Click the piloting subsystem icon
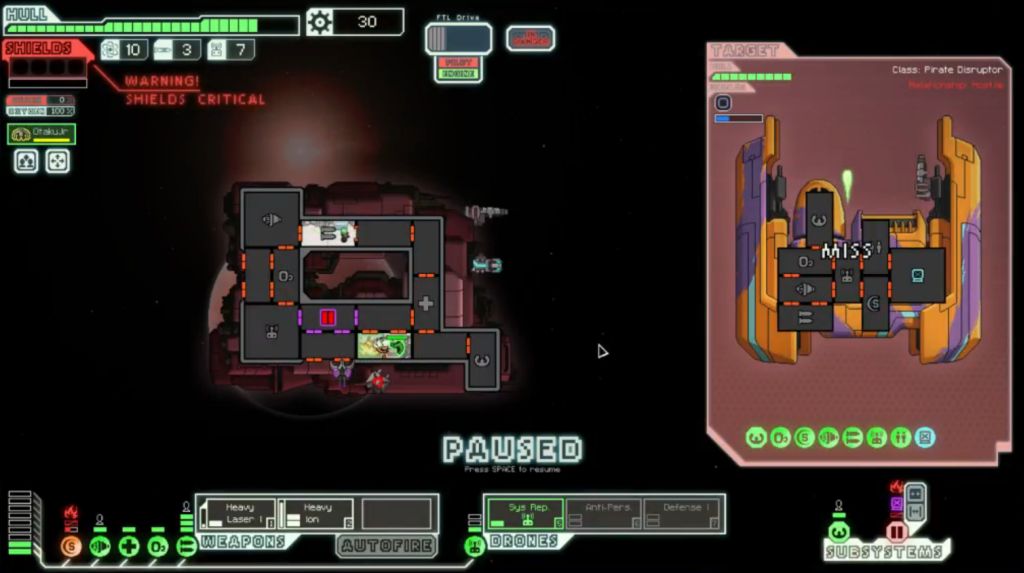Viewport: 1024px width, 573px height. pyautogui.click(x=839, y=532)
